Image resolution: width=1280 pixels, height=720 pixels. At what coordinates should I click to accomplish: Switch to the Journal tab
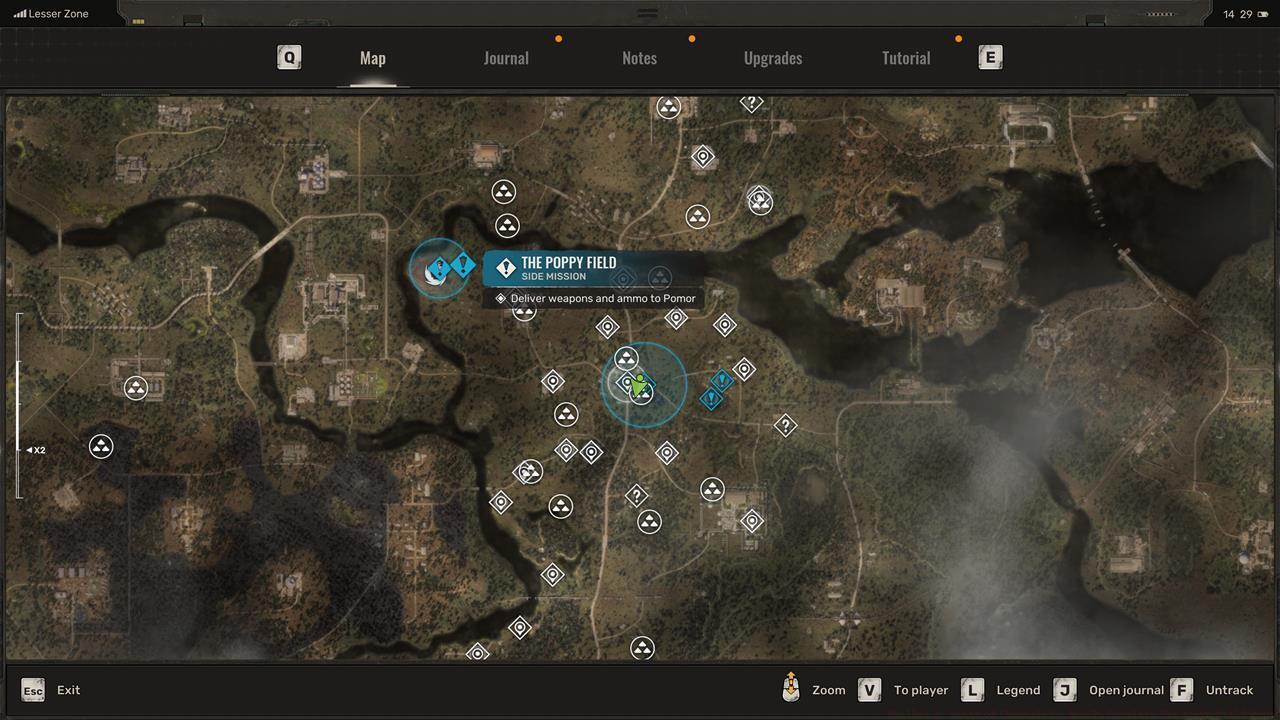(506, 58)
